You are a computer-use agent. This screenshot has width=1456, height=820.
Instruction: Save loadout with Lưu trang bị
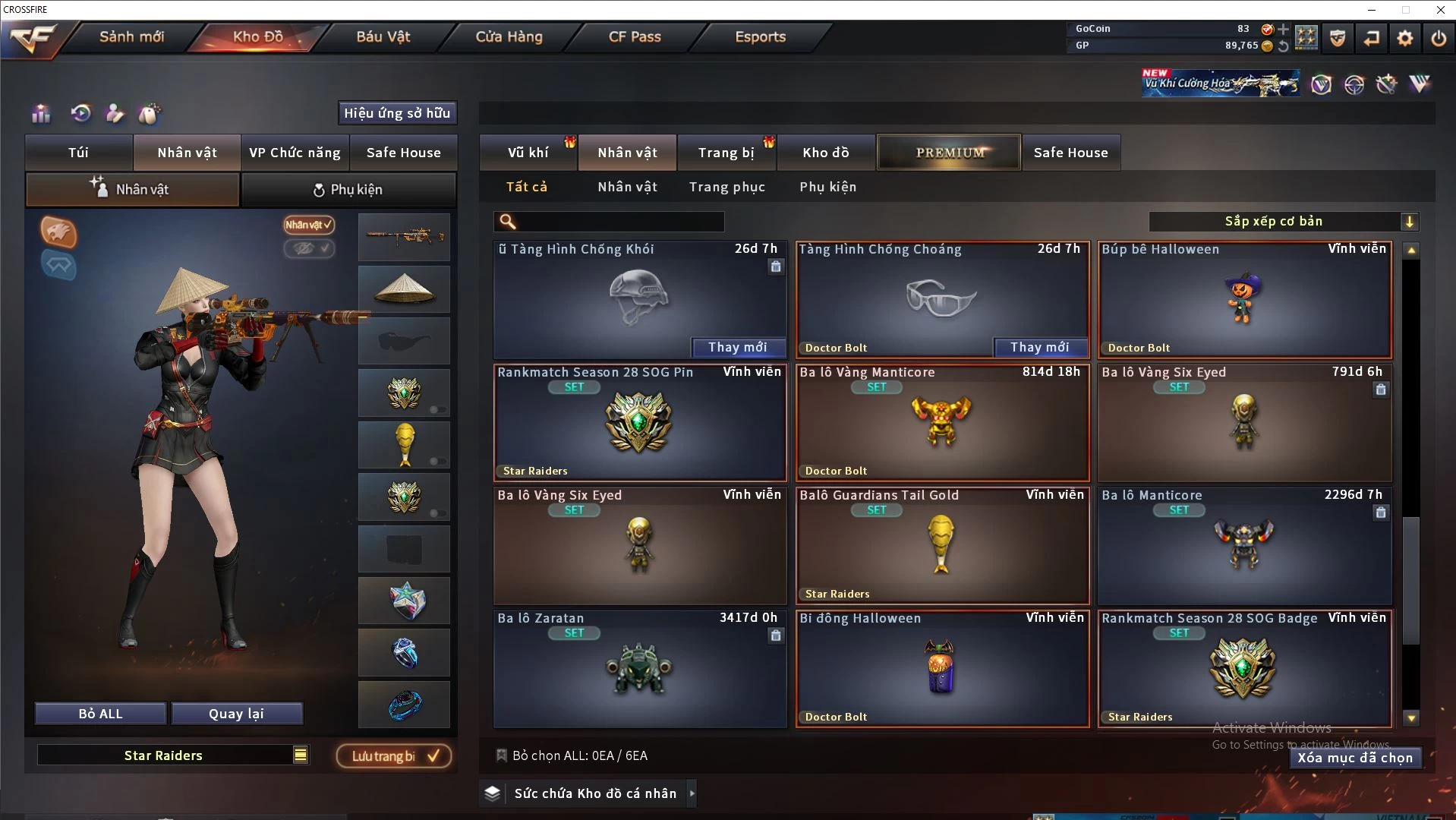(394, 756)
